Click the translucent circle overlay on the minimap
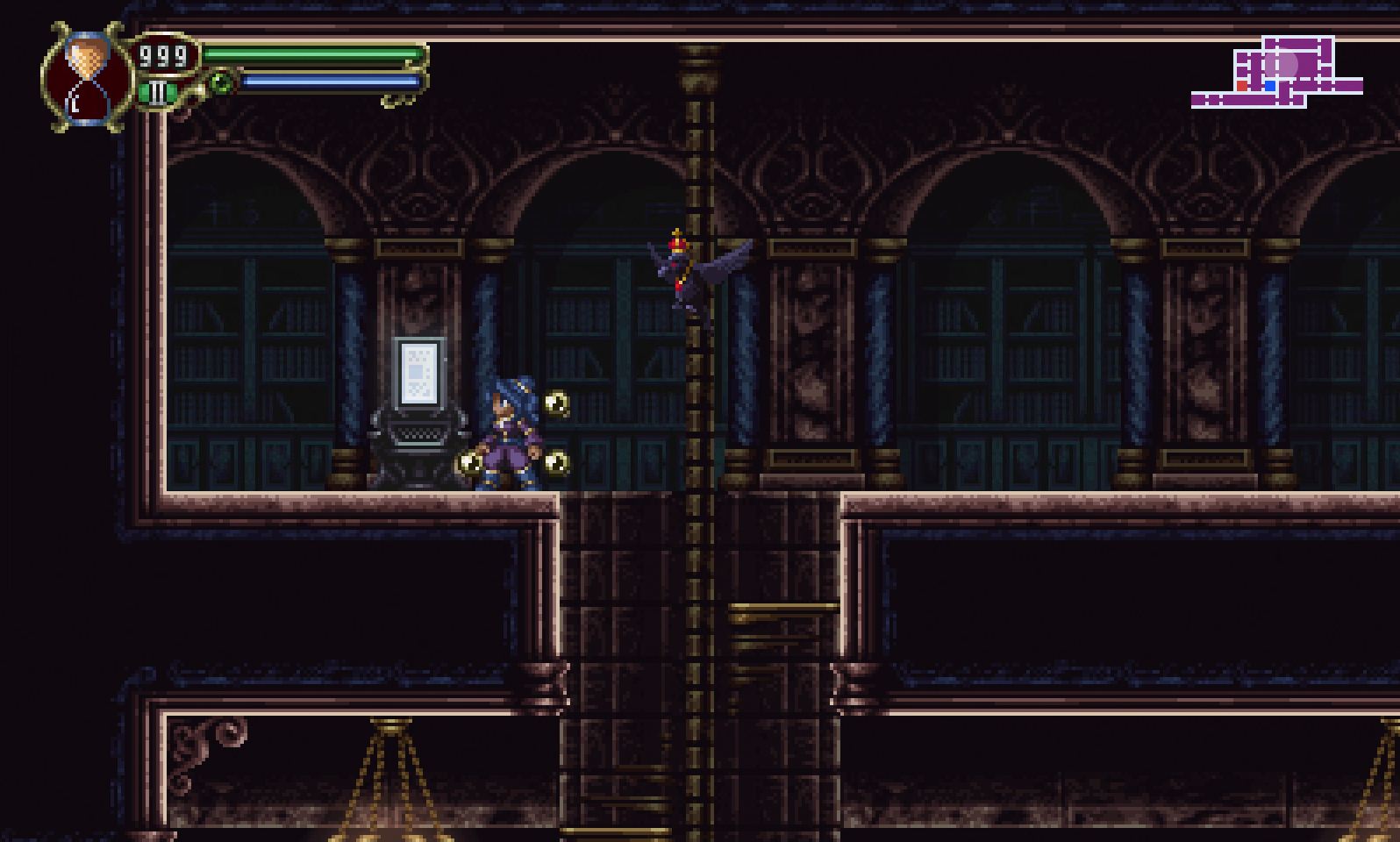This screenshot has height=842, width=1400. 1281,64
